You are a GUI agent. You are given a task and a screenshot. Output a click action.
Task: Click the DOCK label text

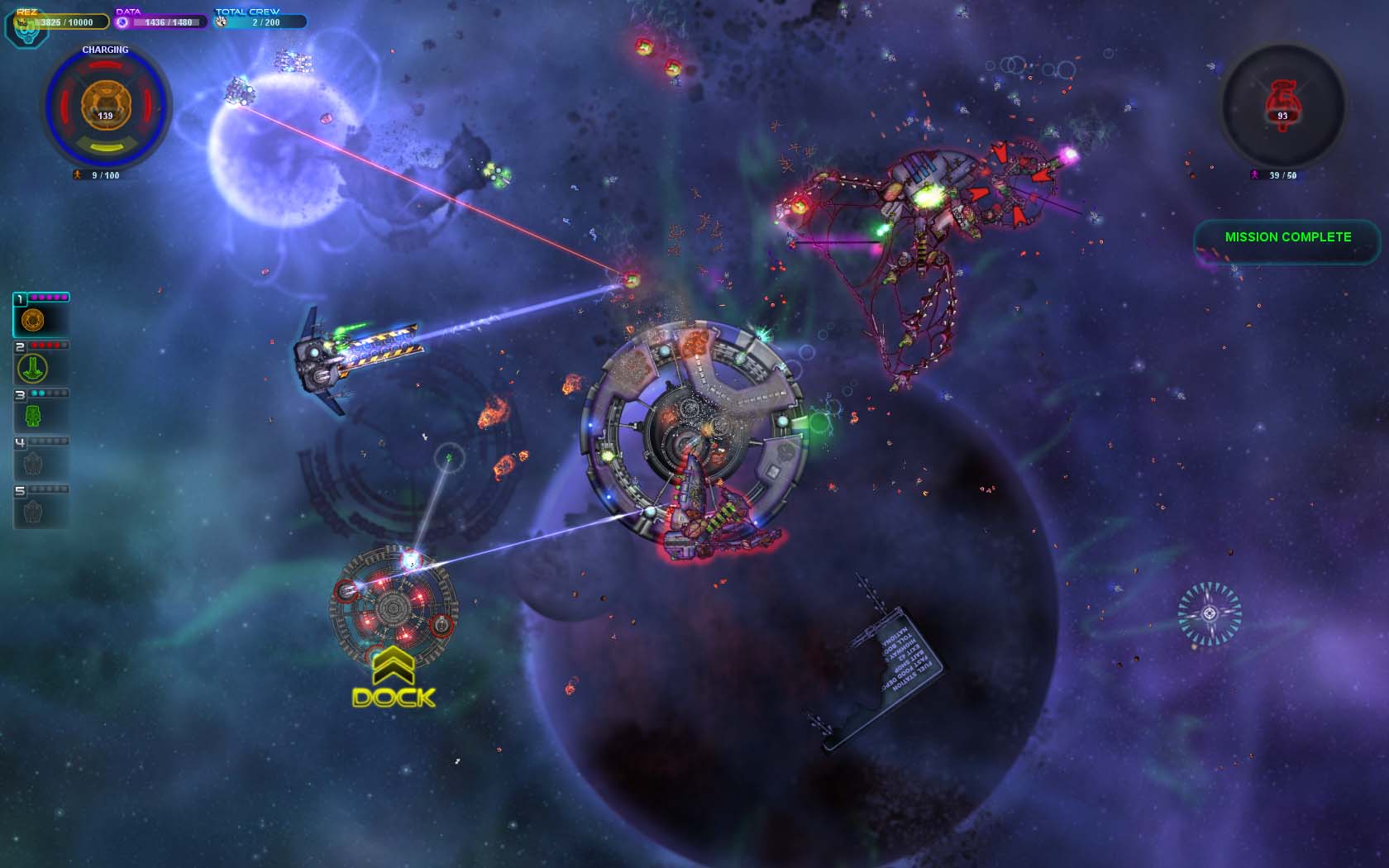[393, 699]
